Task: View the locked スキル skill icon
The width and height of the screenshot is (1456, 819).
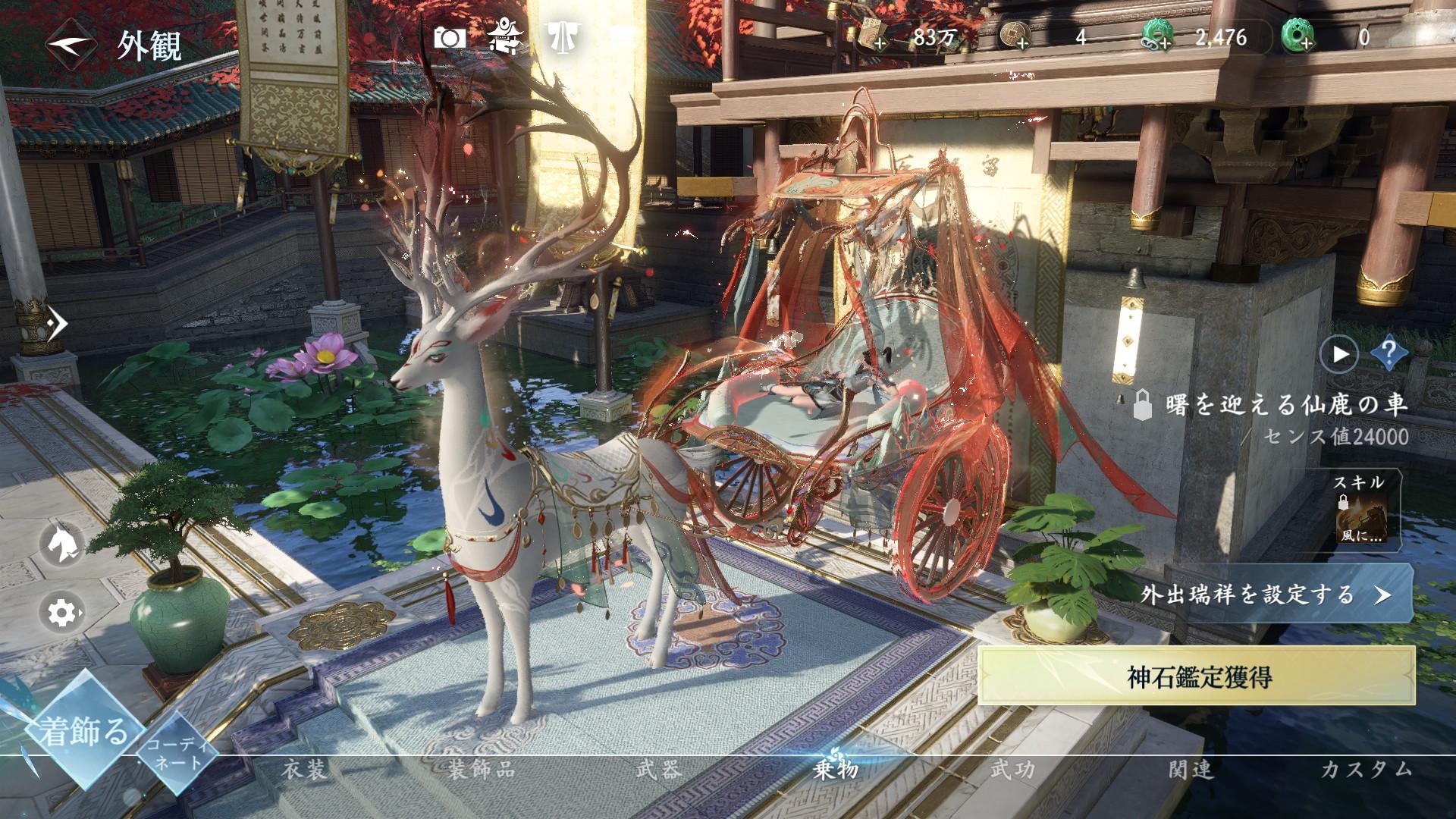Action: coord(1360,513)
